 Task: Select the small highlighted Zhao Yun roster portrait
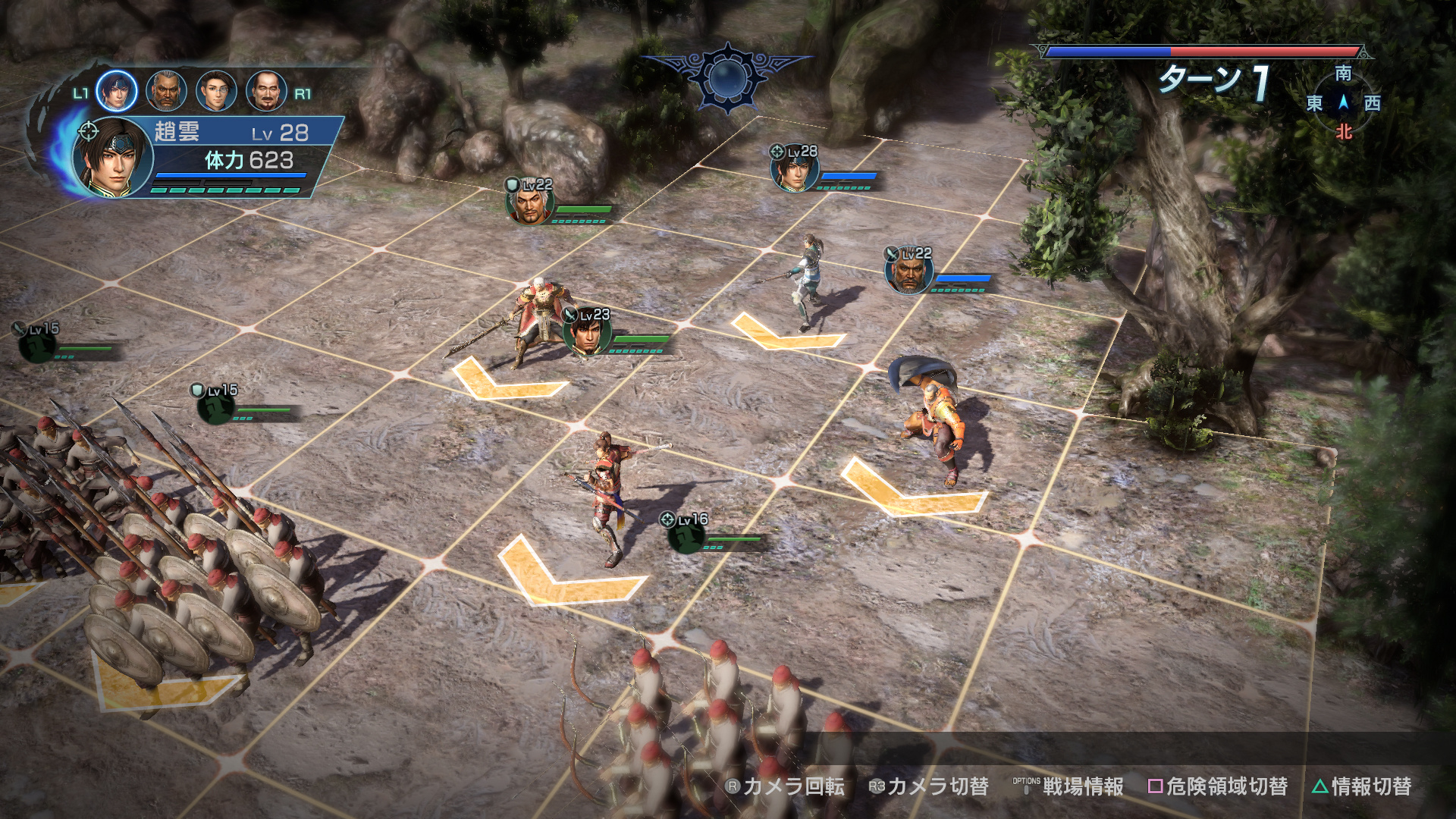pyautogui.click(x=116, y=90)
